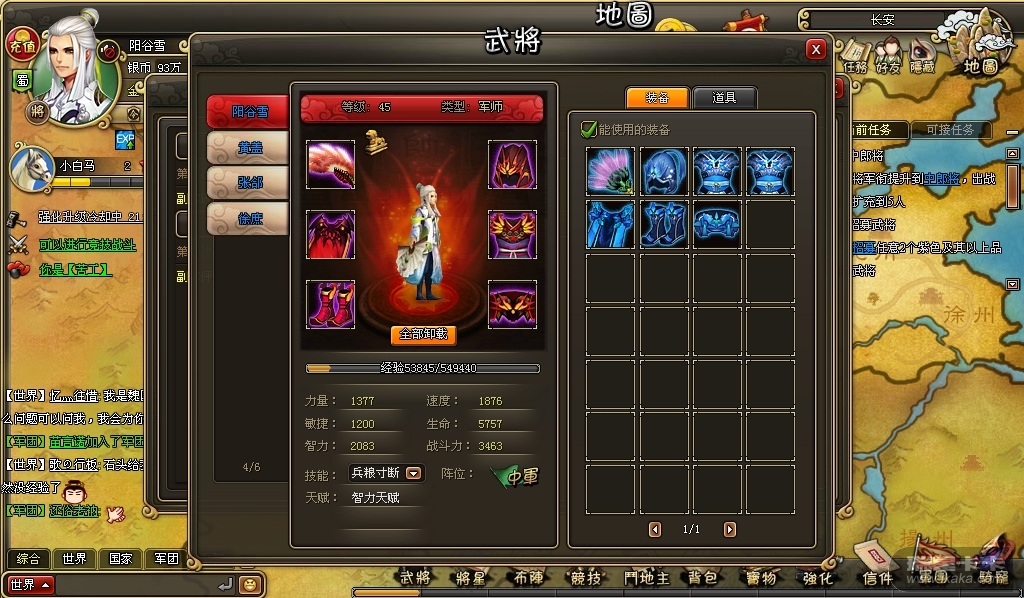Go to next equipment page arrow
This screenshot has width=1024, height=598.
click(x=730, y=529)
